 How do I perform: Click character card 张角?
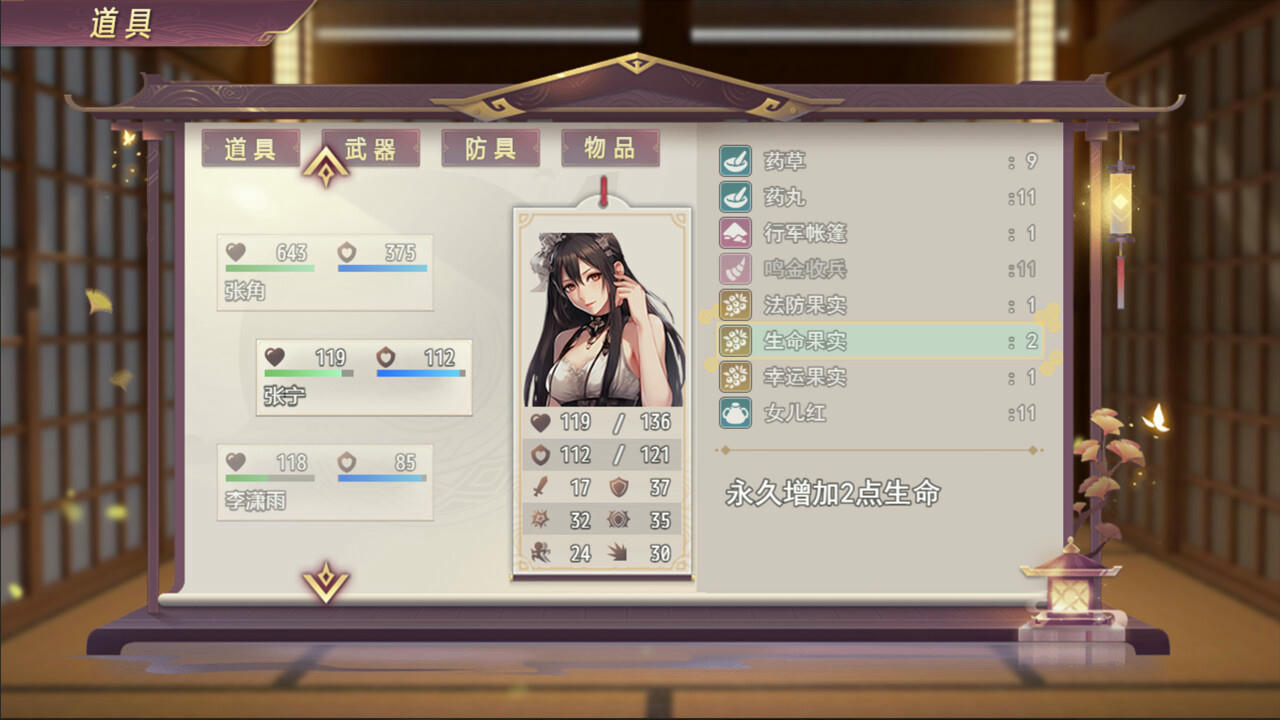[x=324, y=271]
